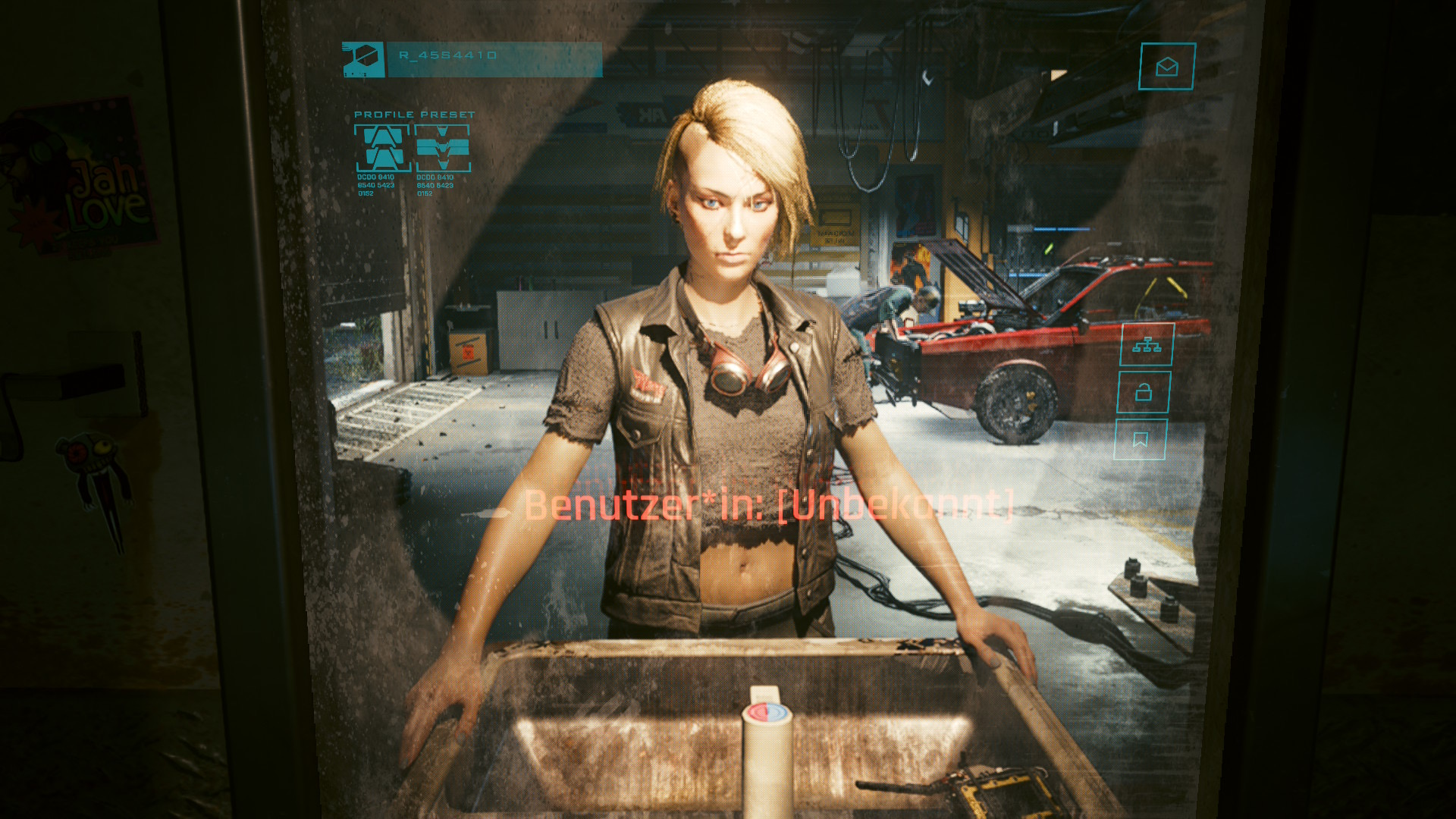Choose the second profile preset thumbnail
The width and height of the screenshot is (1456, 819).
pos(443,148)
